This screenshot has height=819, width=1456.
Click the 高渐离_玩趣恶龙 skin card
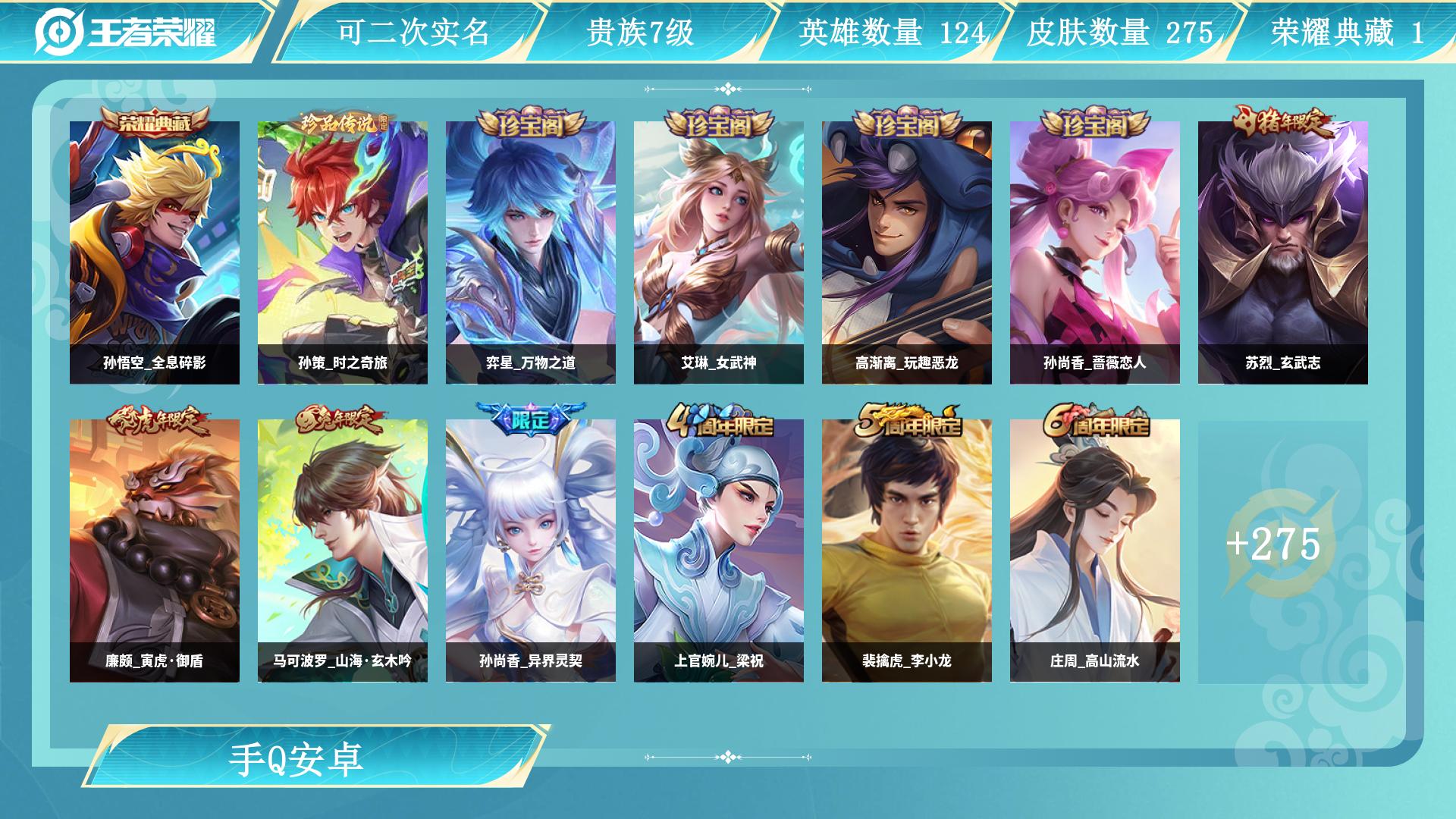[907, 253]
